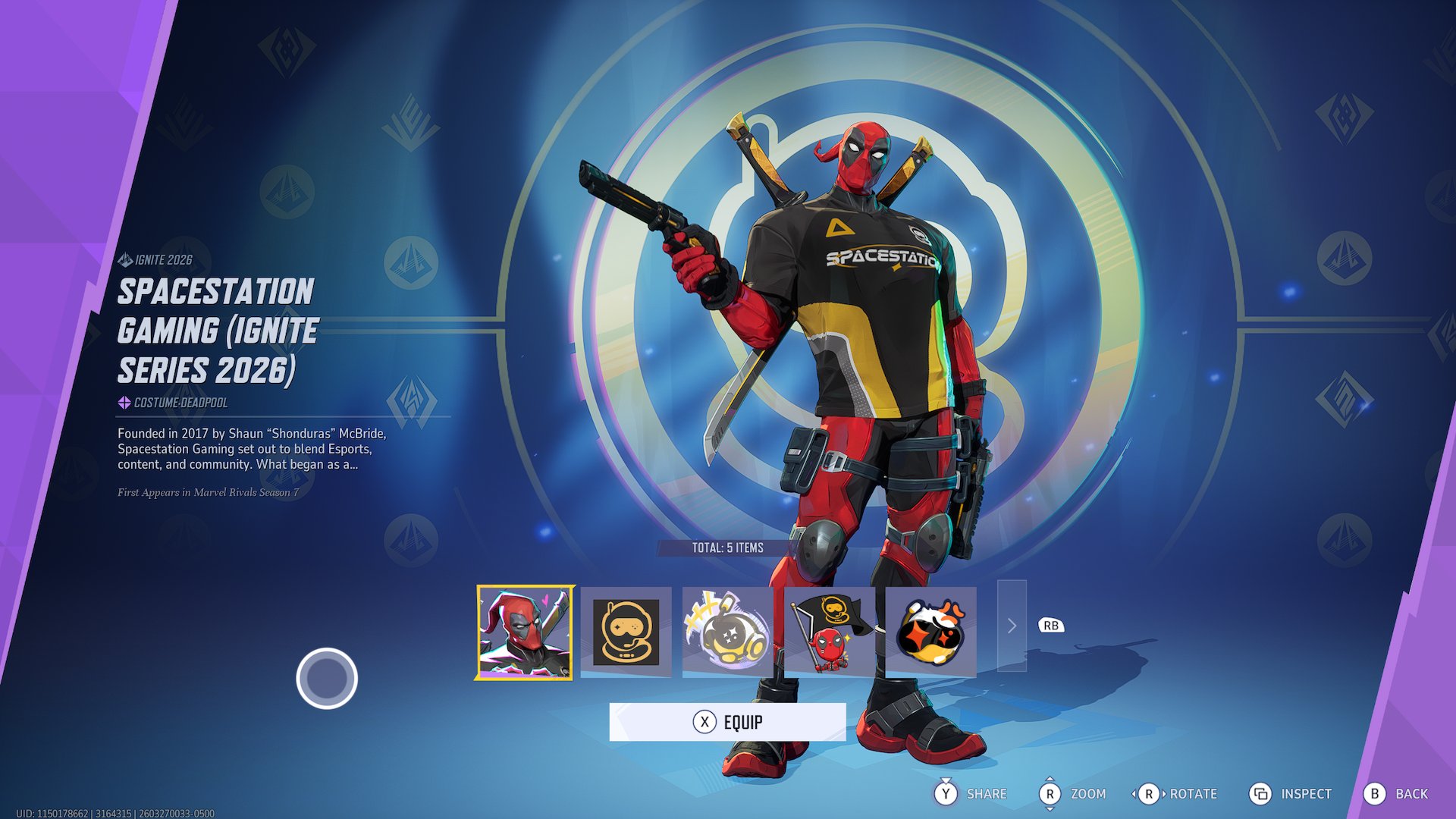Select the Deadpool costume thumbnail
Screen dimensions: 1456x819
(524, 632)
